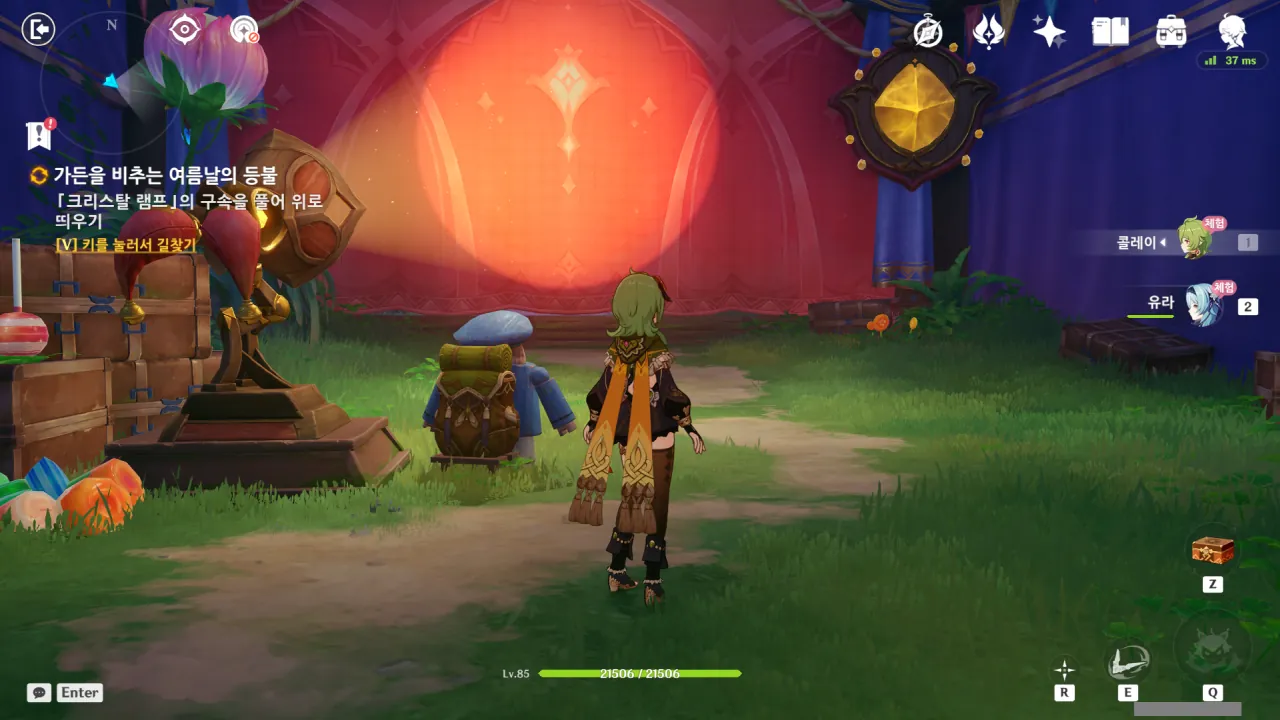Click the sparkle aim mode icon

point(1064,669)
